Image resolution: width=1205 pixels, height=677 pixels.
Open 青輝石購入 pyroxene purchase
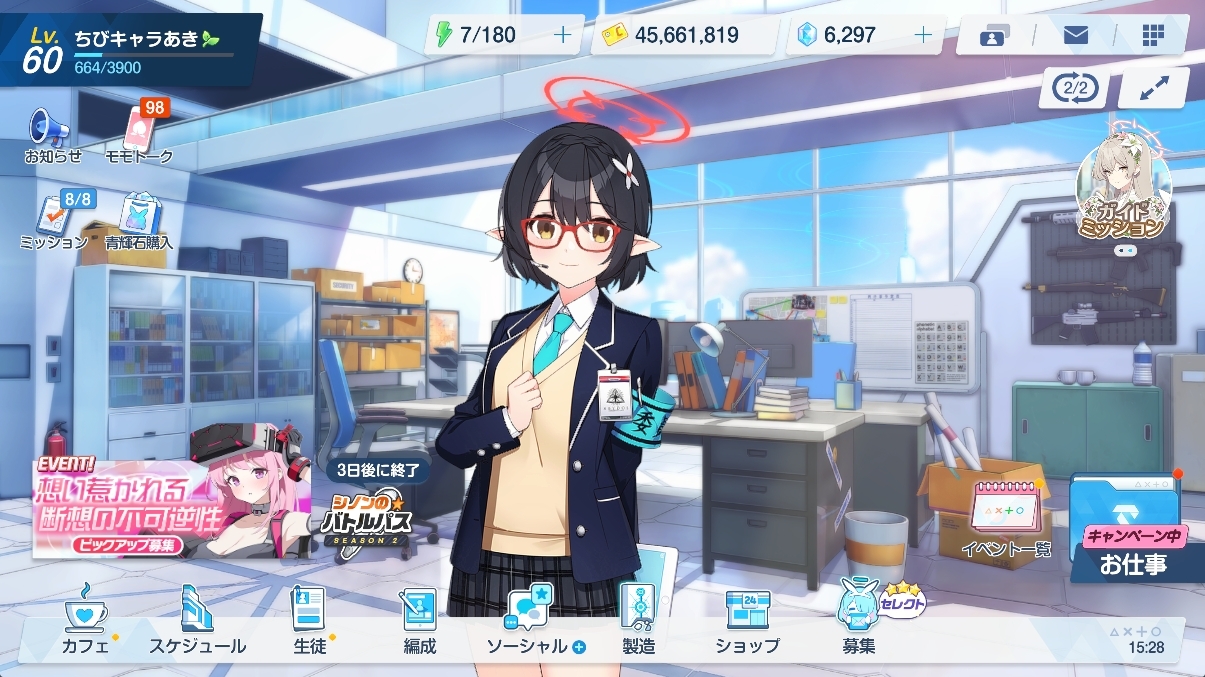coord(138,219)
